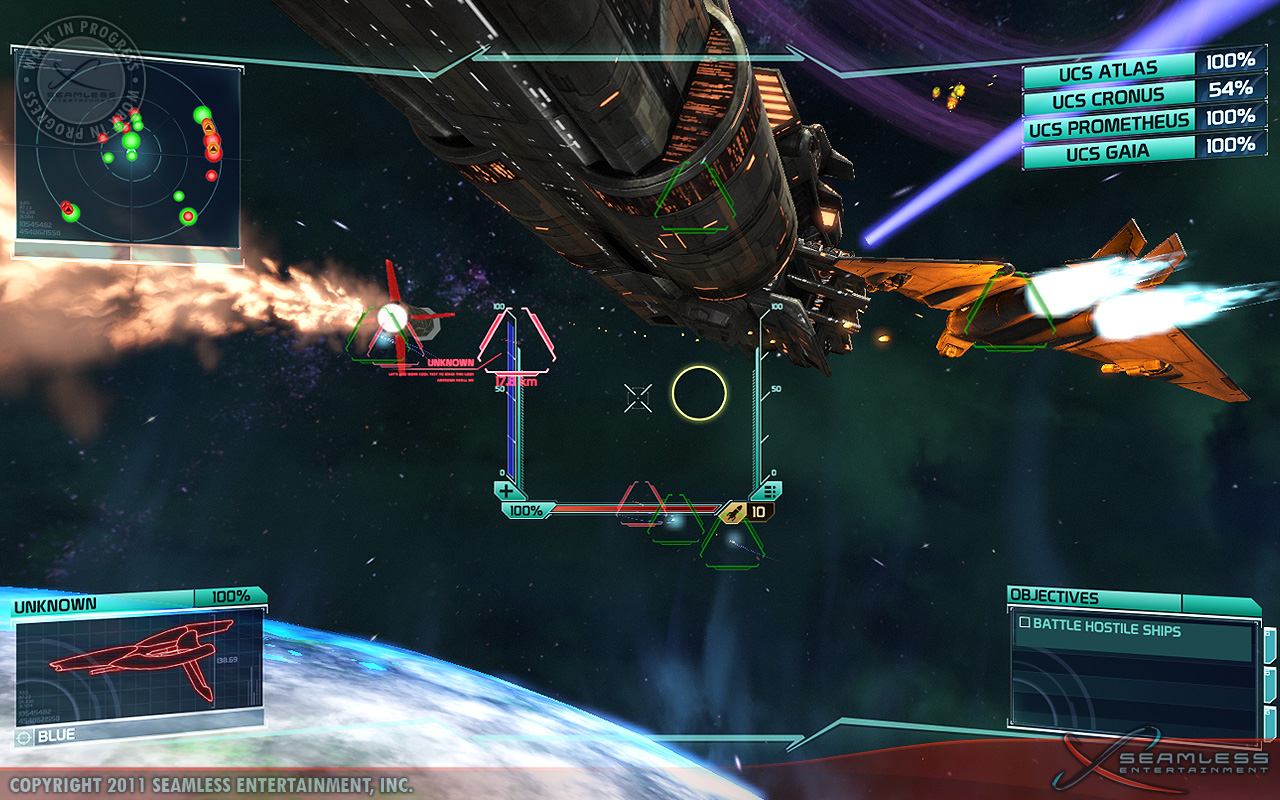This screenshot has height=800, width=1280.
Task: Click the crosshair target icon beside BLUE
Action: [24, 737]
